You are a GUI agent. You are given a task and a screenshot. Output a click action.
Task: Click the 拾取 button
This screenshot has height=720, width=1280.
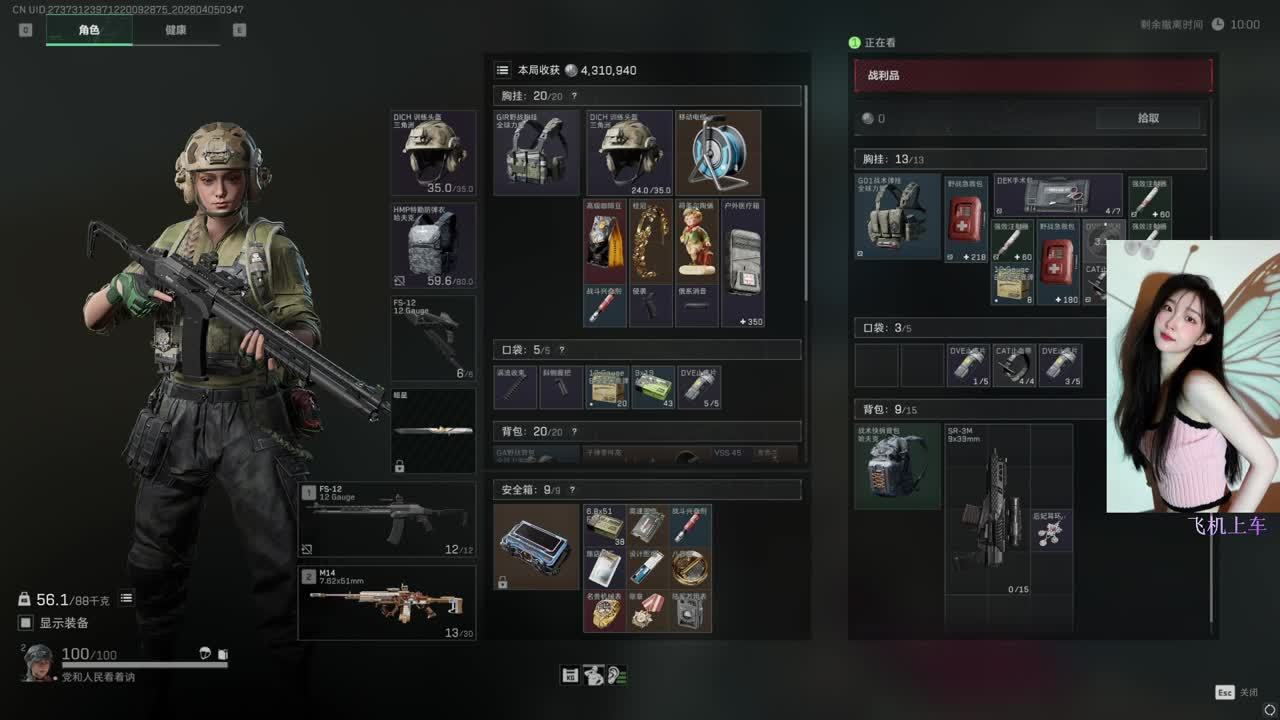1147,118
